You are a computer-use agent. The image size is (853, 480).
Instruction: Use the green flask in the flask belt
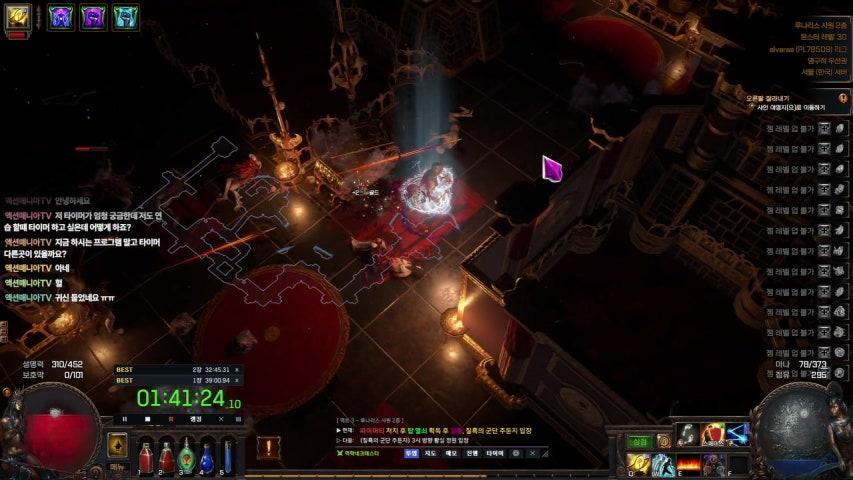coord(186,457)
